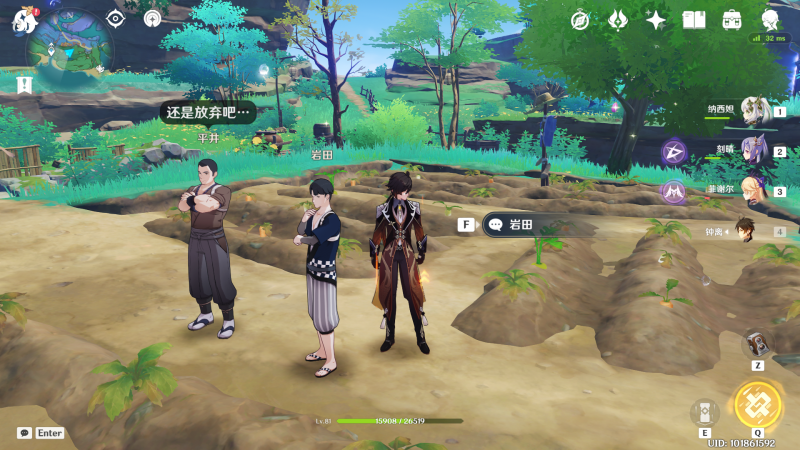Screen dimensions: 800x450
Task: Open the backpack inventory
Action: pyautogui.click(x=732, y=20)
